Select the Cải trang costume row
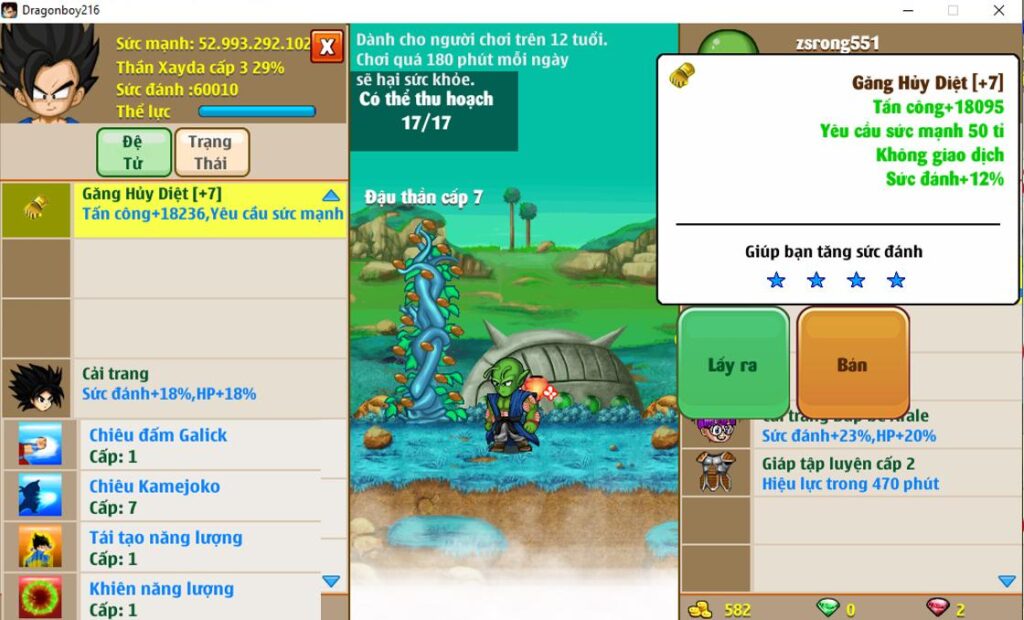The image size is (1024, 620). (x=210, y=387)
